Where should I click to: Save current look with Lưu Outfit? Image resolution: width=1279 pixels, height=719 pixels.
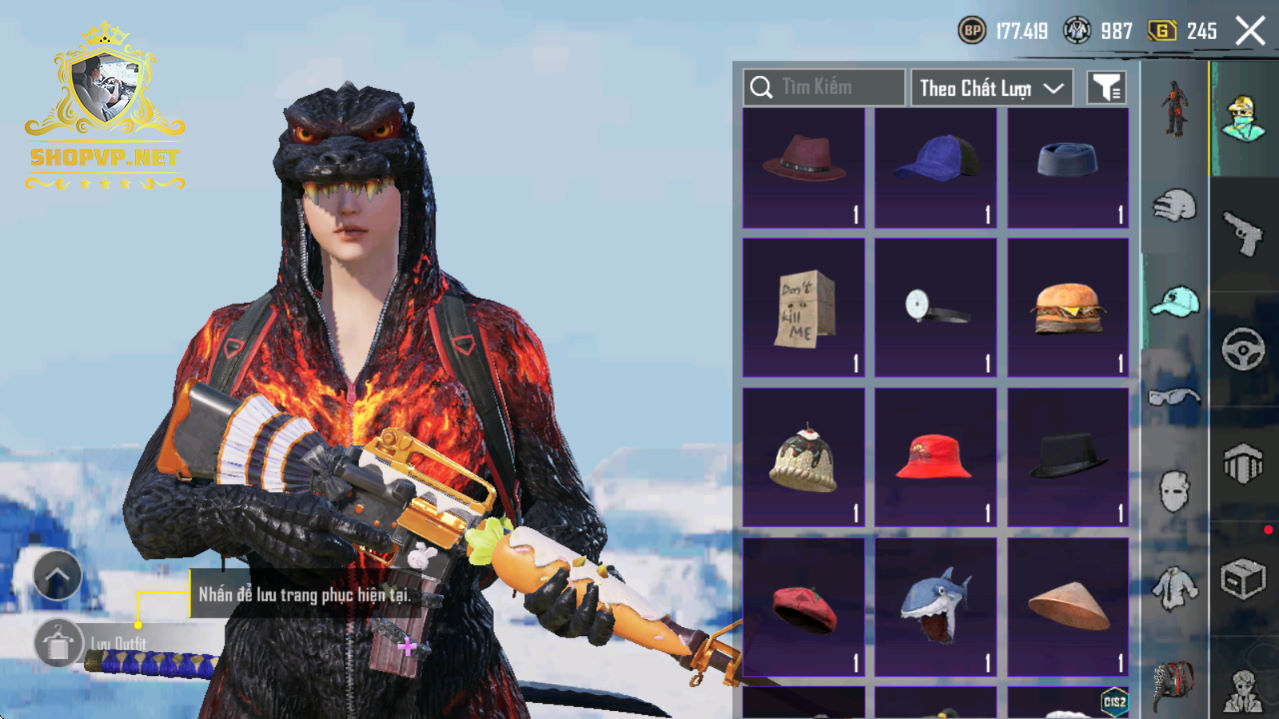[58, 642]
